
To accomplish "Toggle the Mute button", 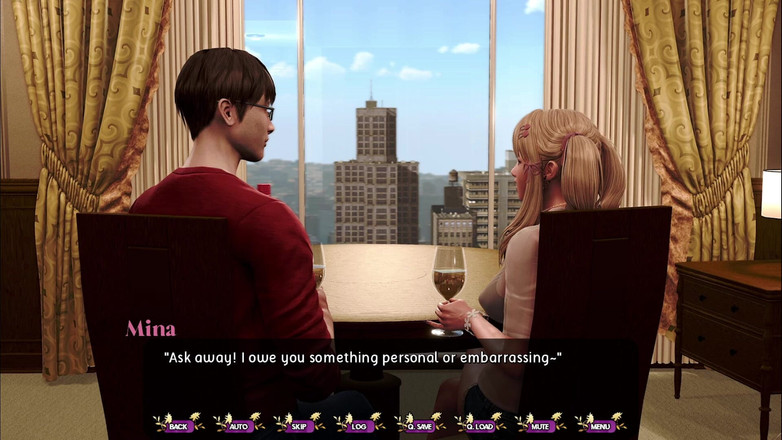I will 540,425.
